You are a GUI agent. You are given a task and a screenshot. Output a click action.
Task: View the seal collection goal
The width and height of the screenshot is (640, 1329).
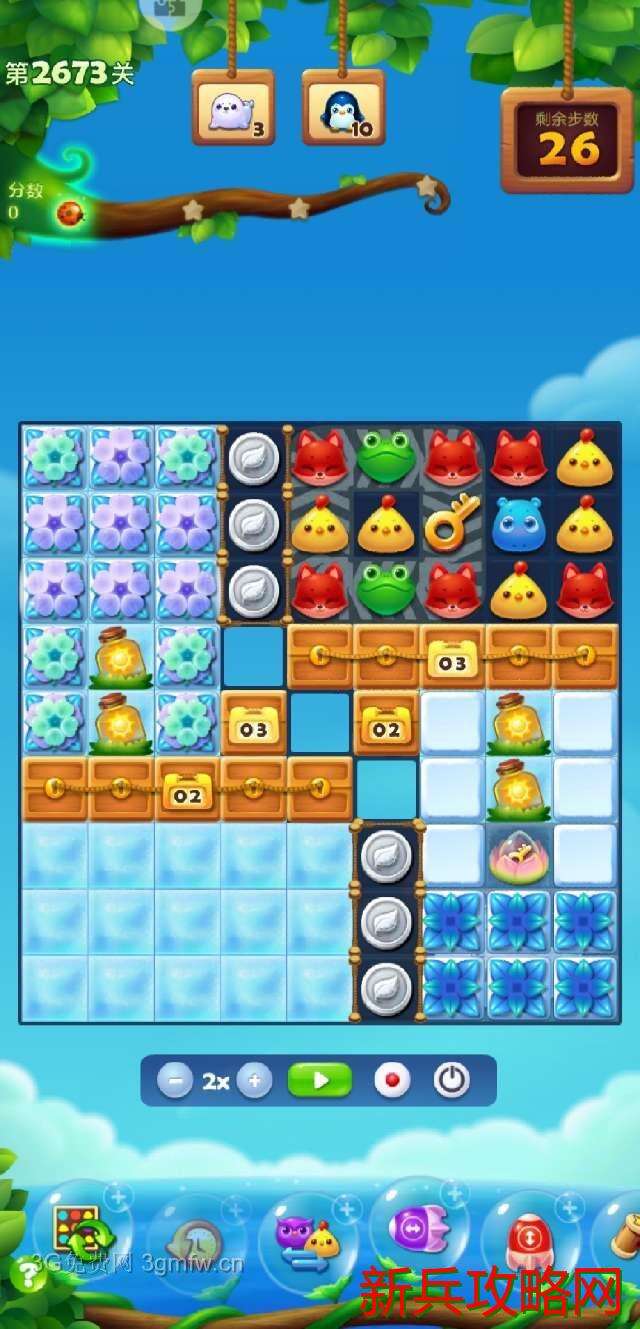pos(233,108)
